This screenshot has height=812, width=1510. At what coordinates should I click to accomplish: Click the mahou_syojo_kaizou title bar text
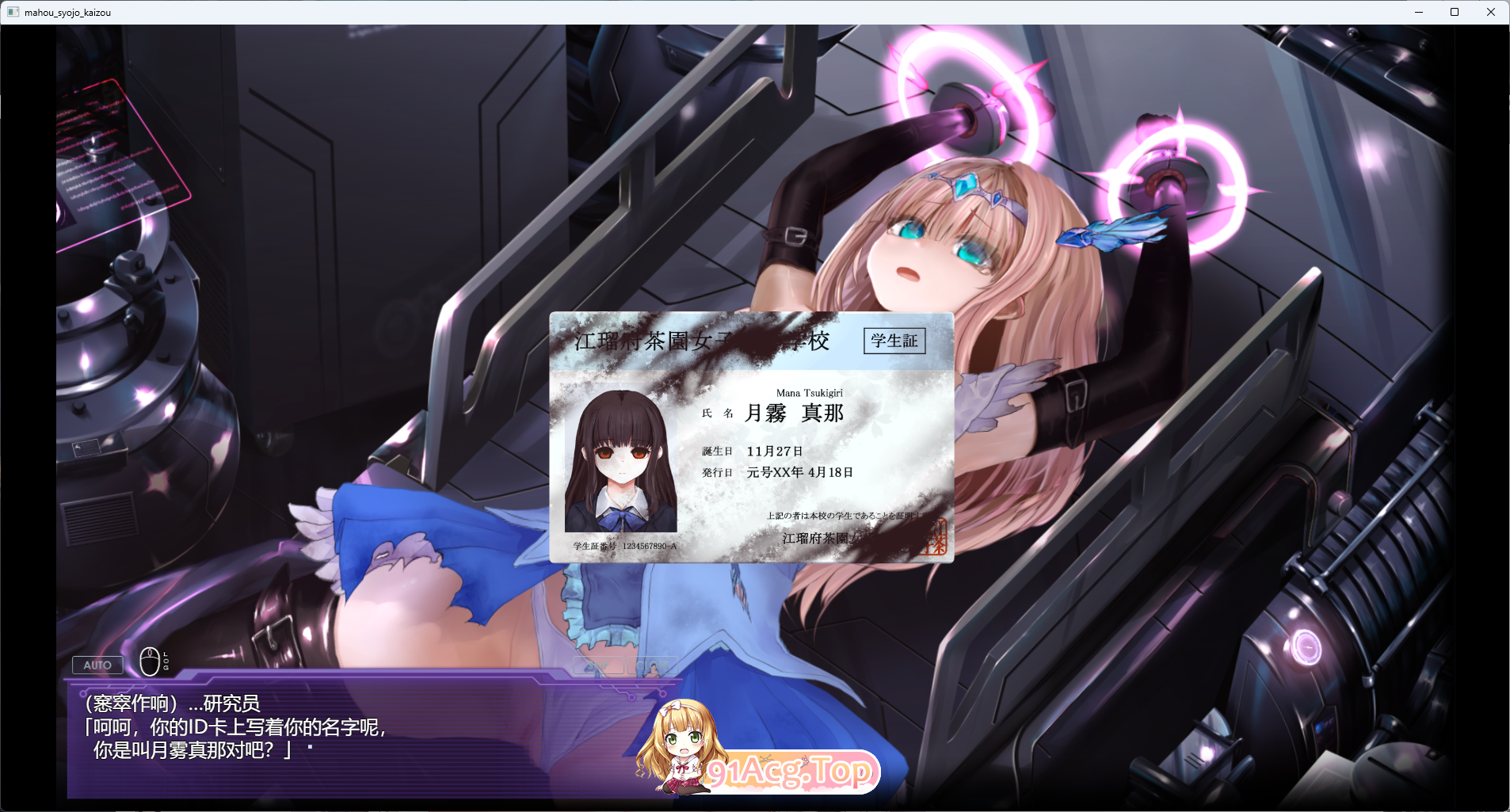67,12
